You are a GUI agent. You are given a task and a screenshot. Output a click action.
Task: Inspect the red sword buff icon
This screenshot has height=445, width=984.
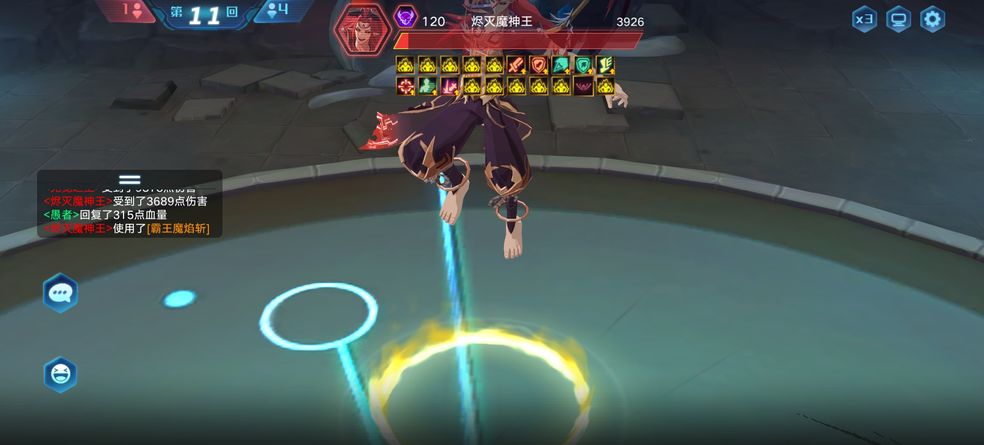pos(516,65)
